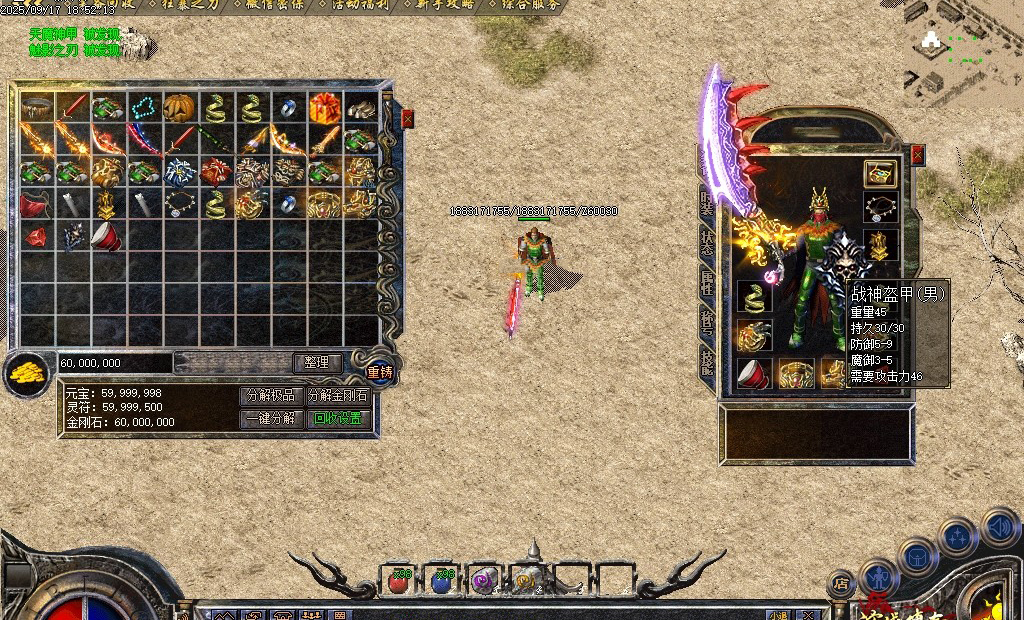Open the 重铸 reforge function
The width and height of the screenshot is (1024, 620).
coord(380,372)
